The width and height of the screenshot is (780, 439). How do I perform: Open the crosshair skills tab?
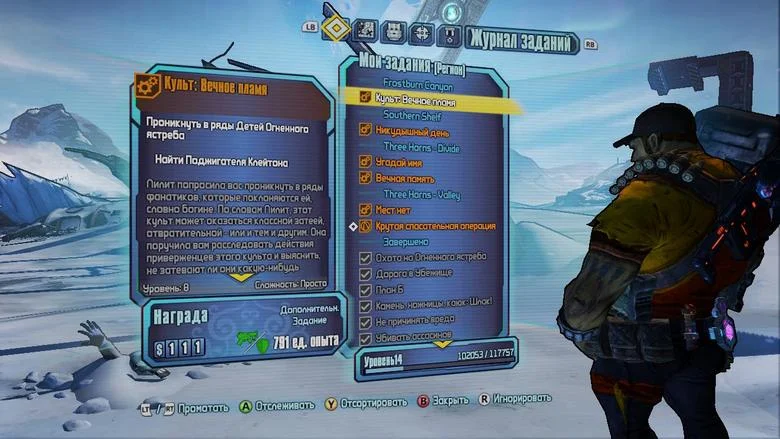click(423, 33)
